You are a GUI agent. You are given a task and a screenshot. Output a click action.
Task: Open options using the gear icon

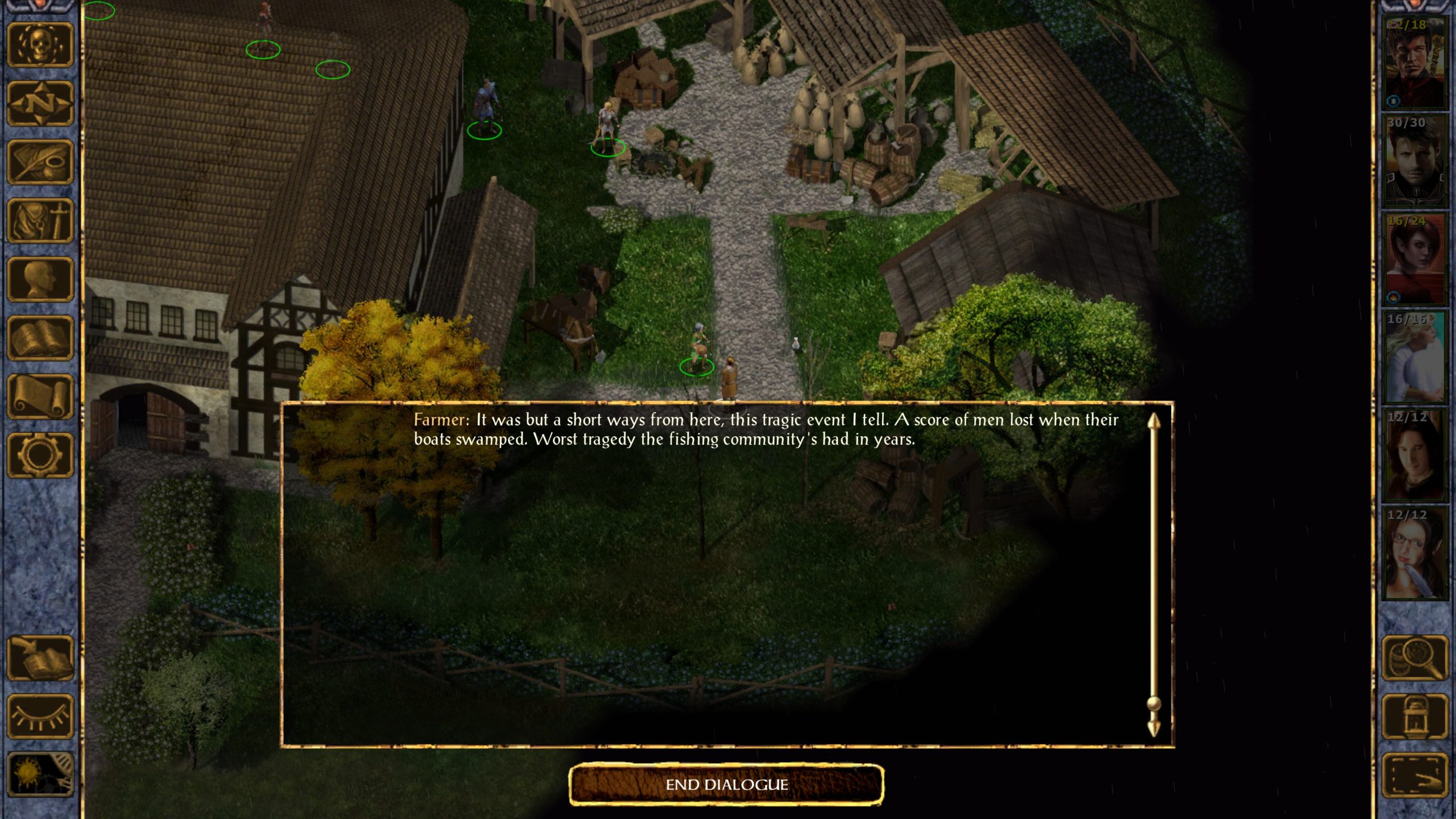40,455
